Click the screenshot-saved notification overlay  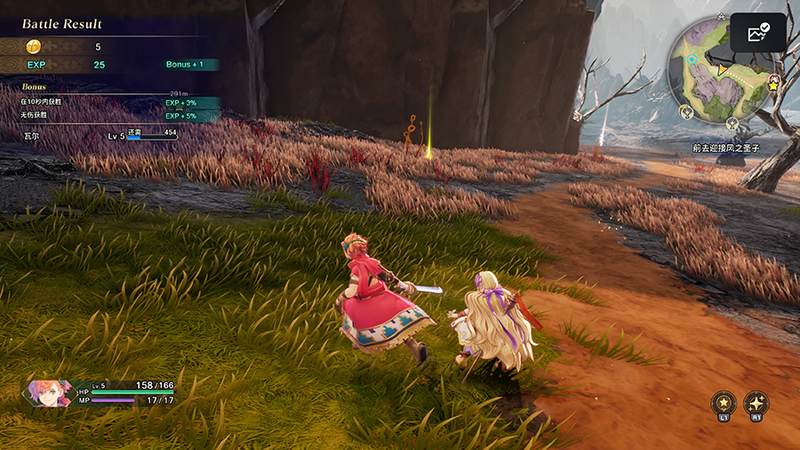click(x=758, y=32)
